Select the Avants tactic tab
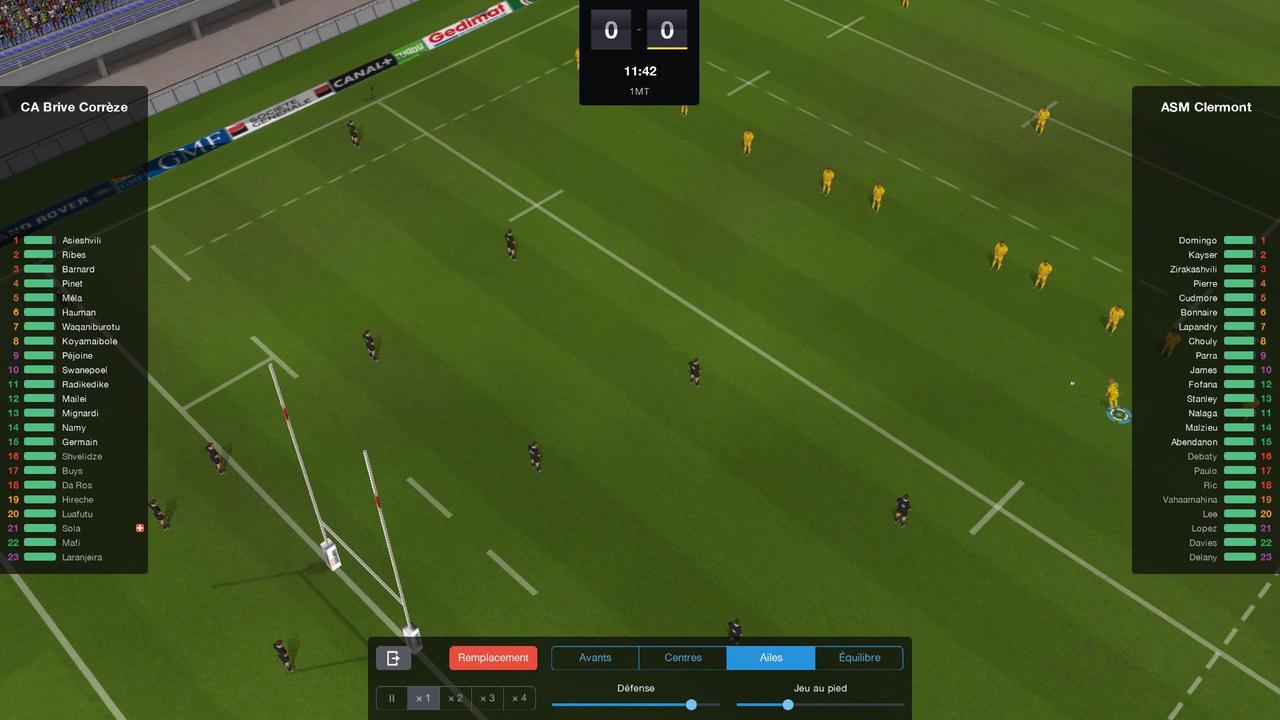Image resolution: width=1280 pixels, height=720 pixels. pos(595,658)
